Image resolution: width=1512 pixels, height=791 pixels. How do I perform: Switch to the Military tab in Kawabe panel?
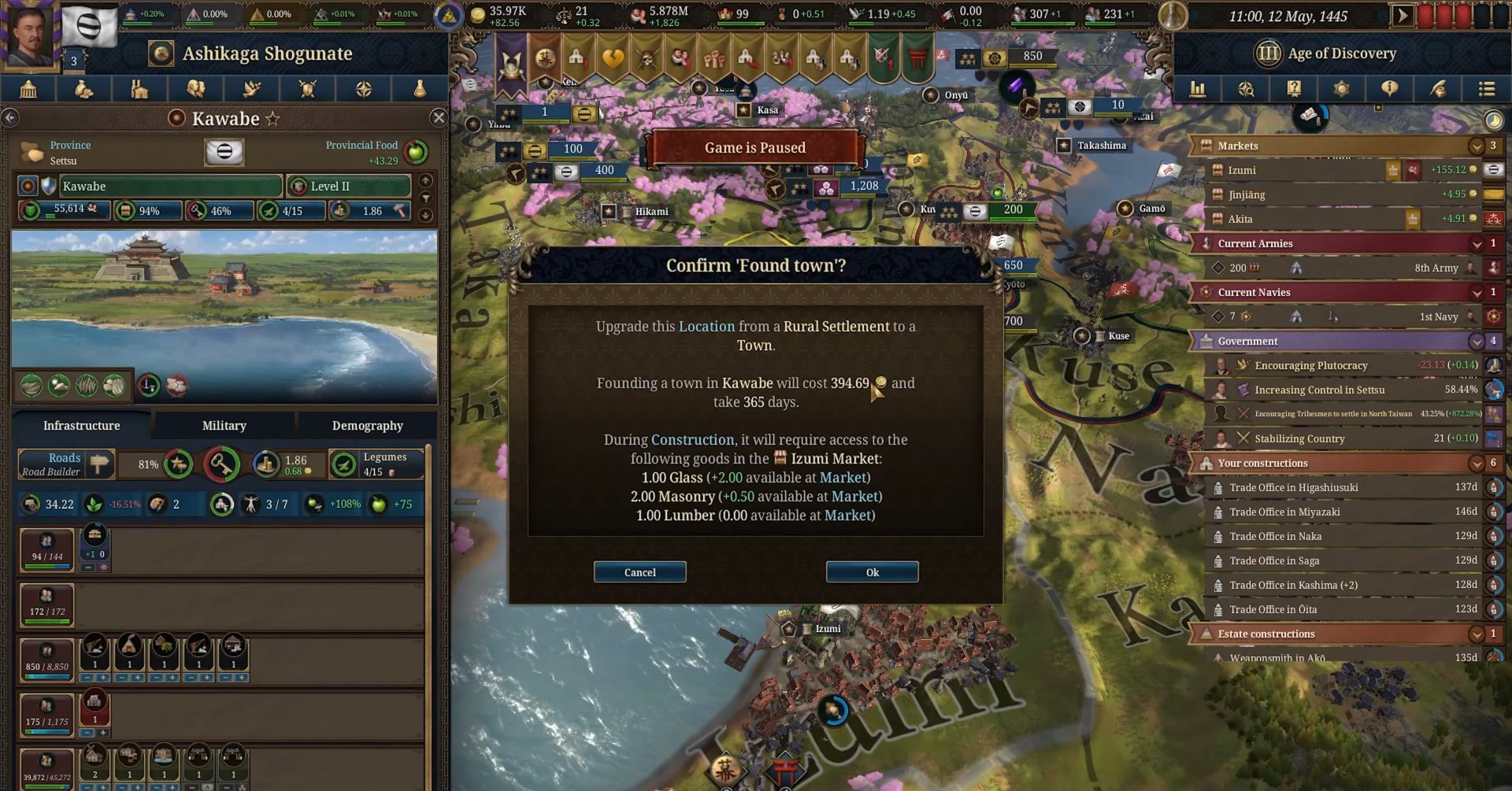point(224,425)
